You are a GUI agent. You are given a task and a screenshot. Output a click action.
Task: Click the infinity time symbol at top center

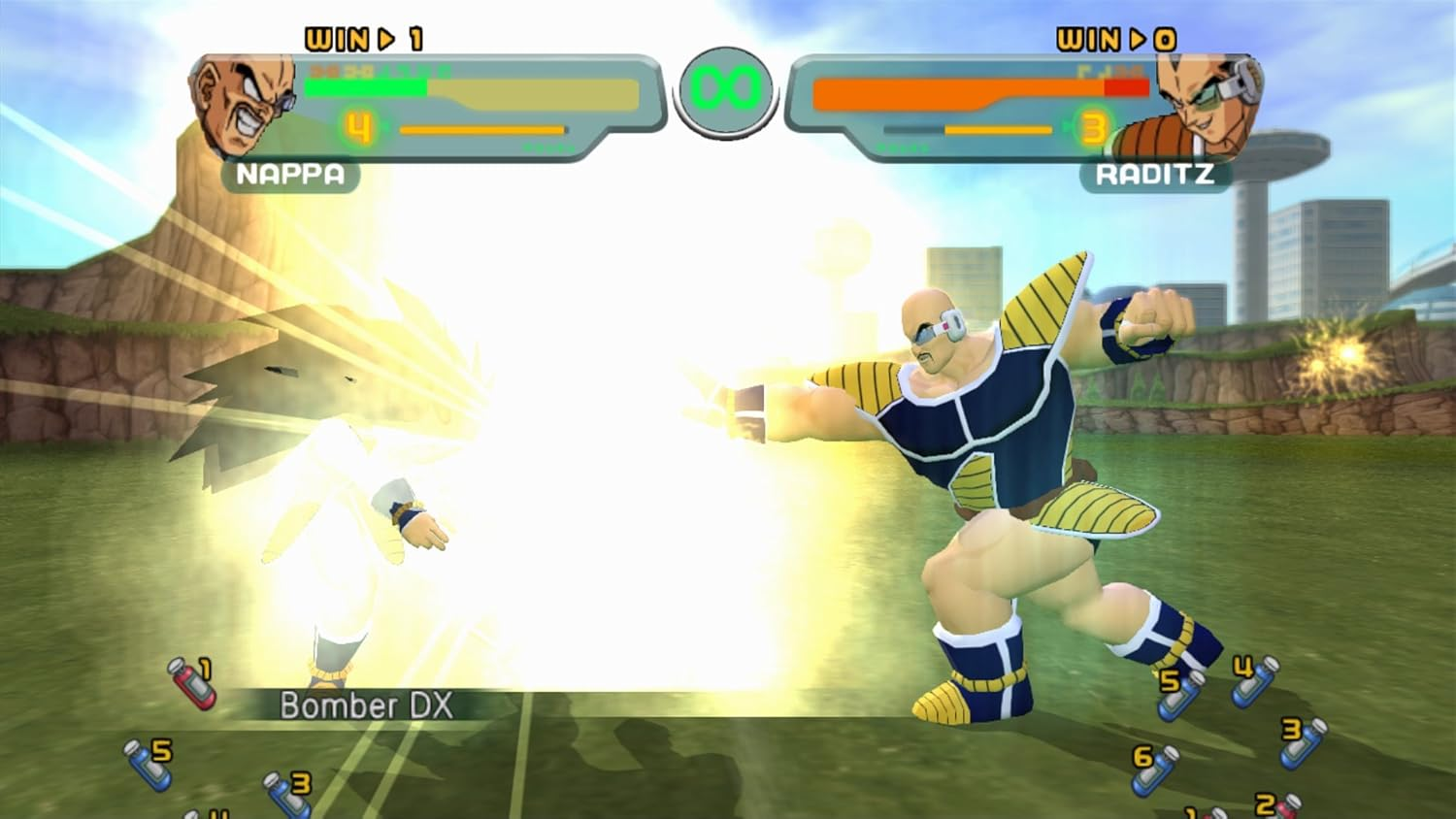[726, 89]
